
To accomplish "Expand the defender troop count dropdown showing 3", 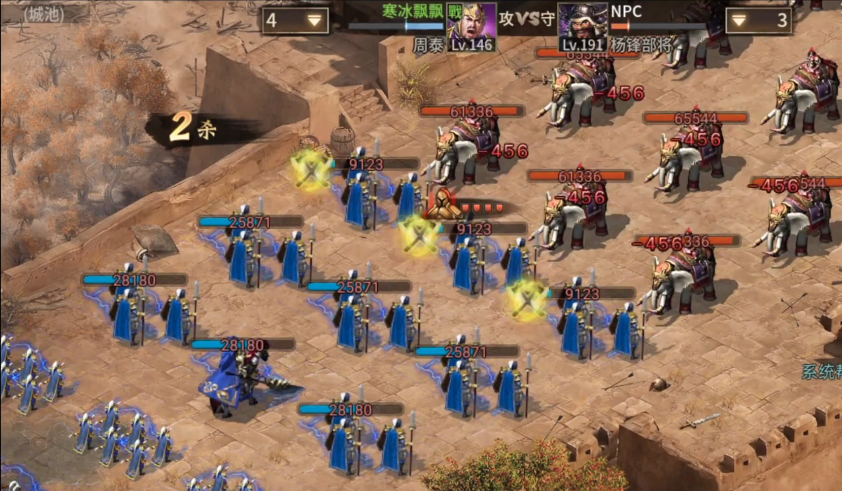I will 758,20.
